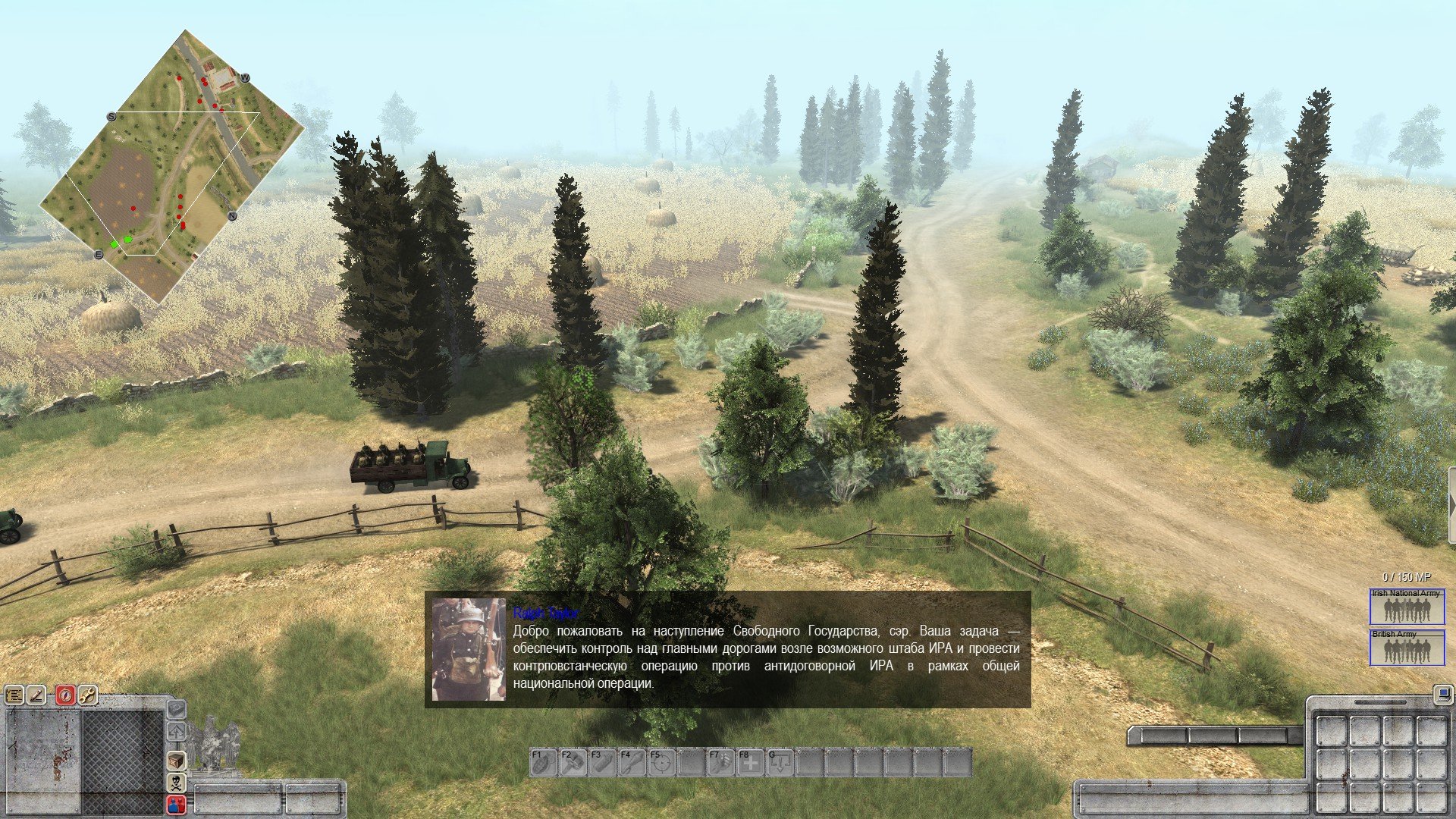Expand the side panel arrow tab

click(1451, 506)
